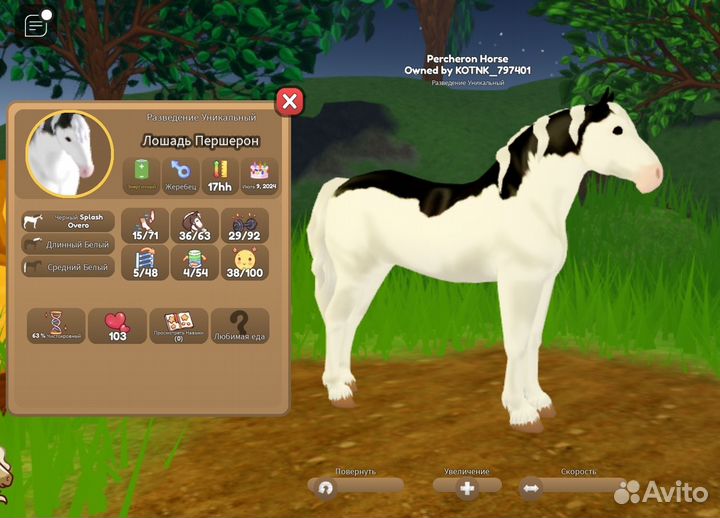The height and width of the screenshot is (518, 720).
Task: Select the 17hh height tile
Action: 219,174
